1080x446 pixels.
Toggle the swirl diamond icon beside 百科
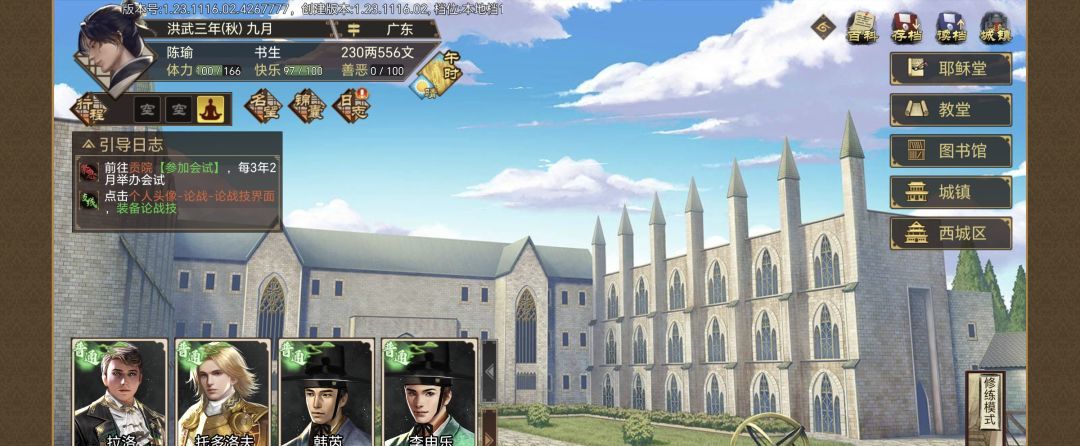coord(824,26)
